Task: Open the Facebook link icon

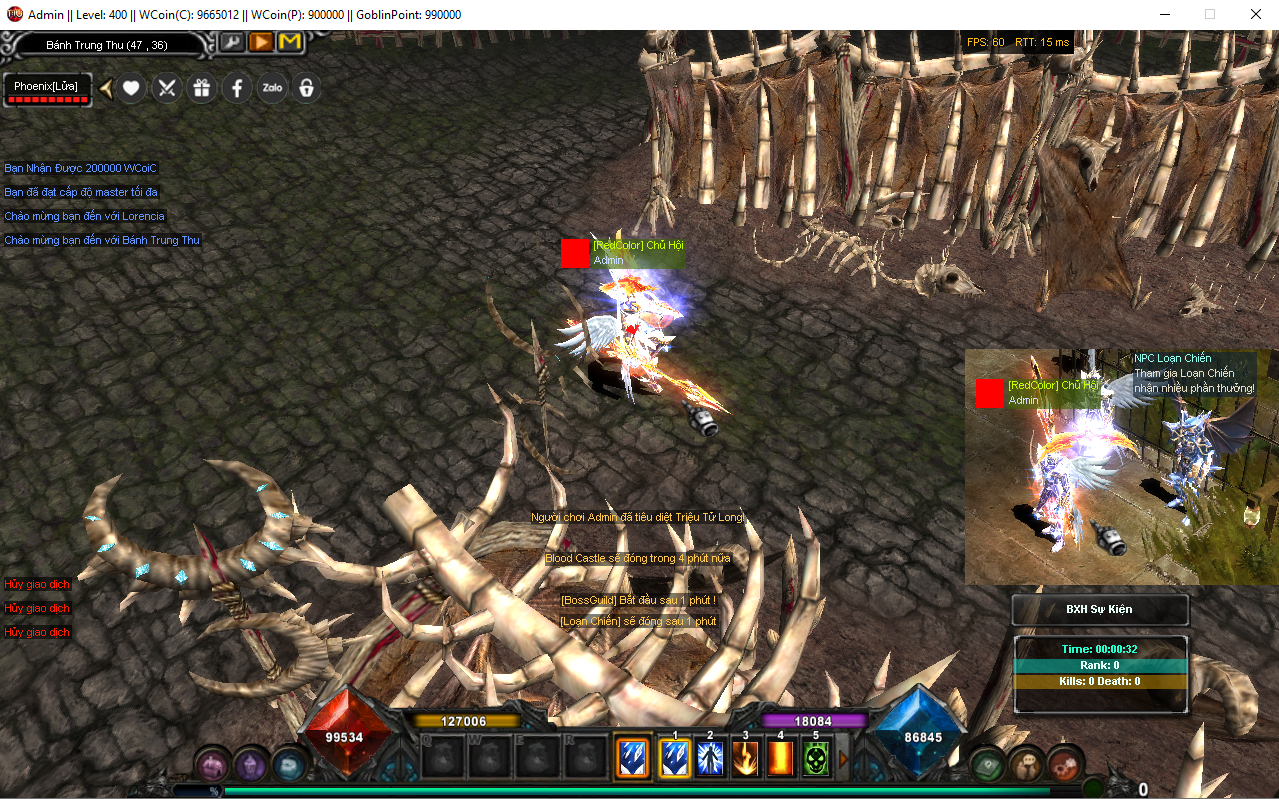Action: coord(237,88)
